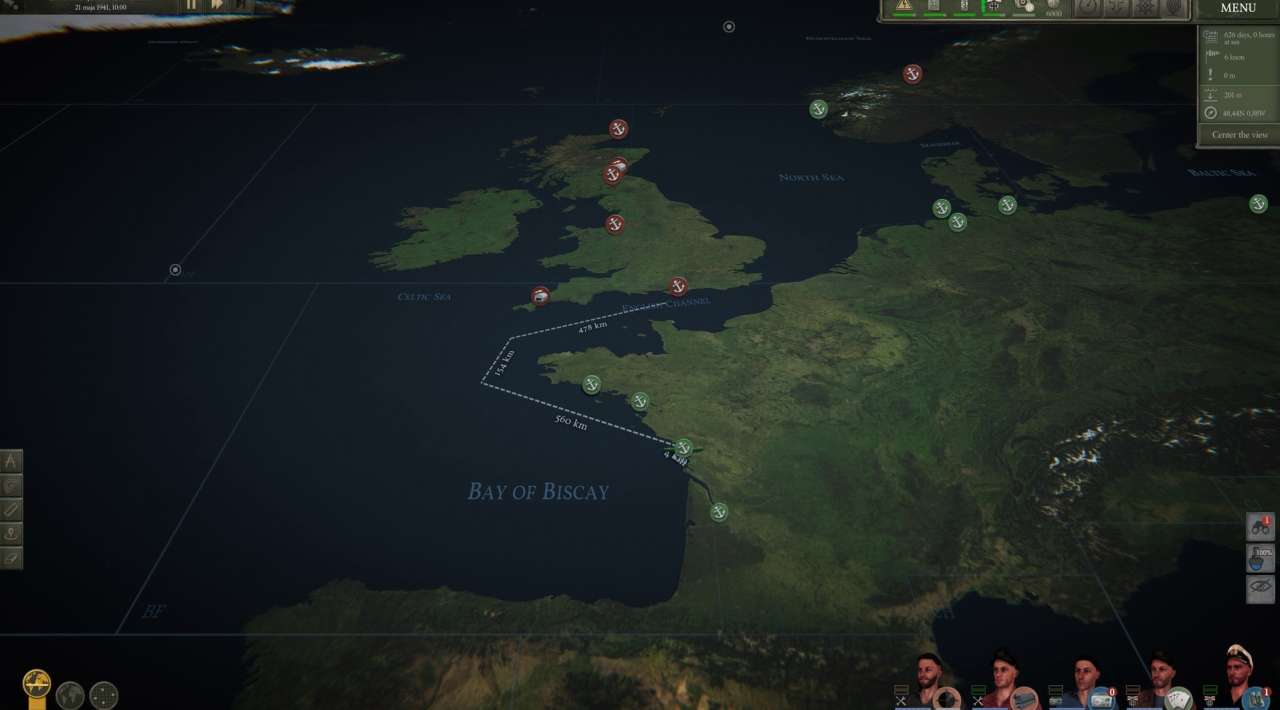This screenshot has width=1280, height=710.
Task: Switch to the grey world map view
Action: point(70,695)
